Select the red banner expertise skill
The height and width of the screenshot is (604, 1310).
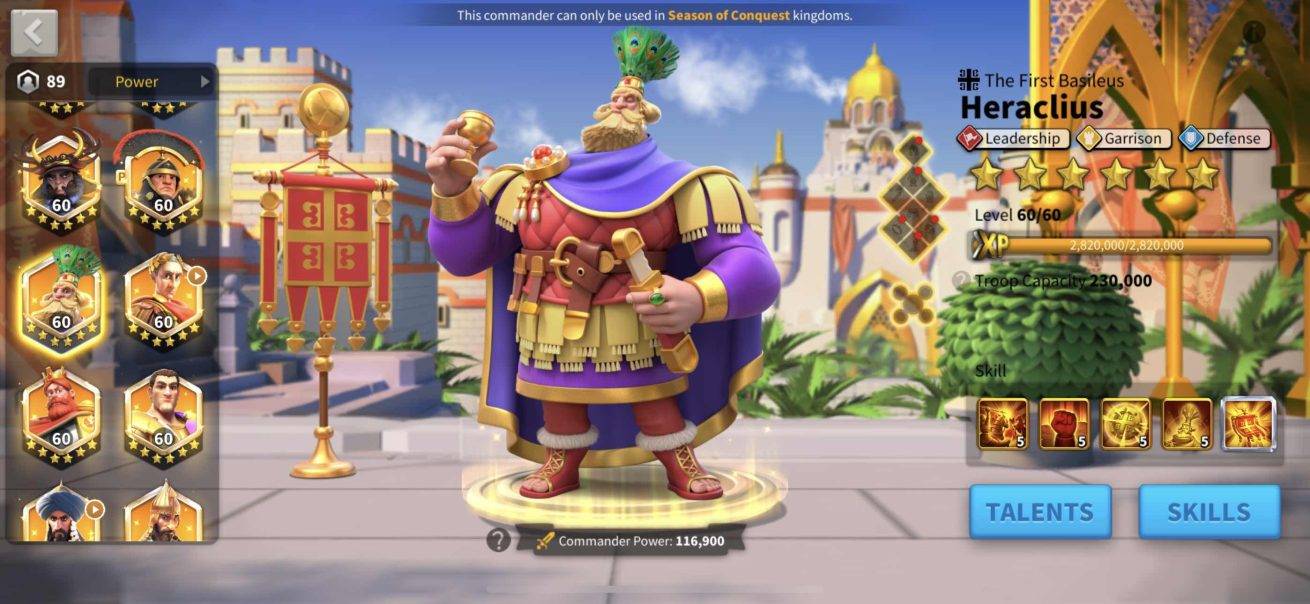1249,423
